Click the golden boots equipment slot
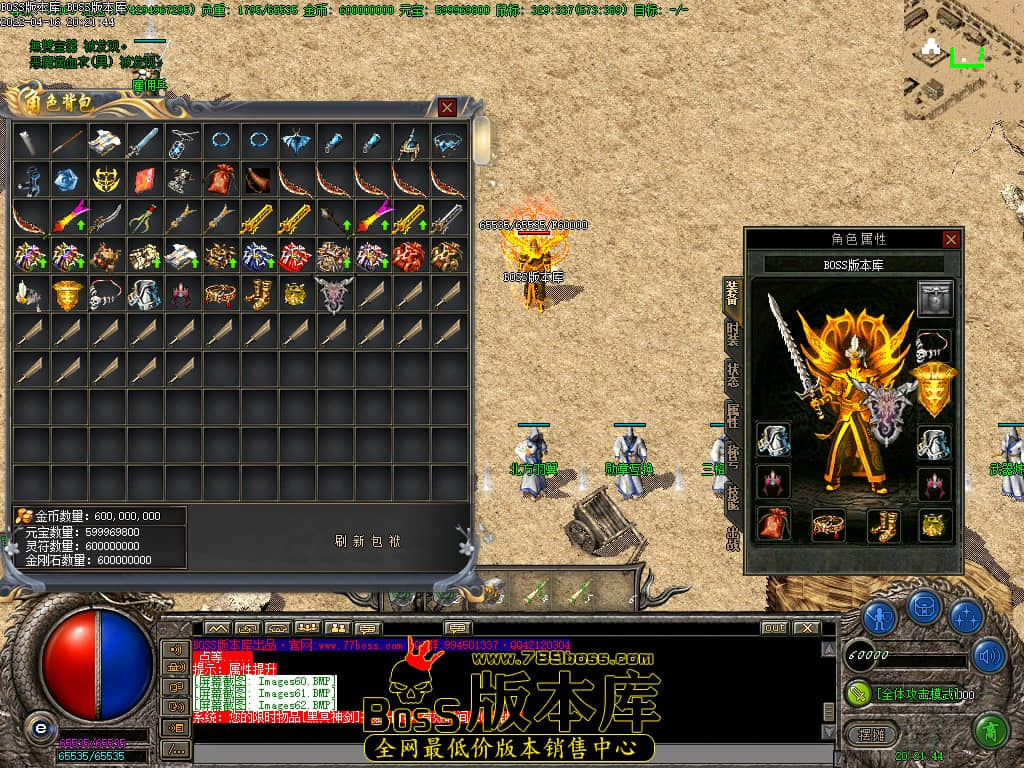Screen dimensions: 1024x768 click(x=884, y=524)
